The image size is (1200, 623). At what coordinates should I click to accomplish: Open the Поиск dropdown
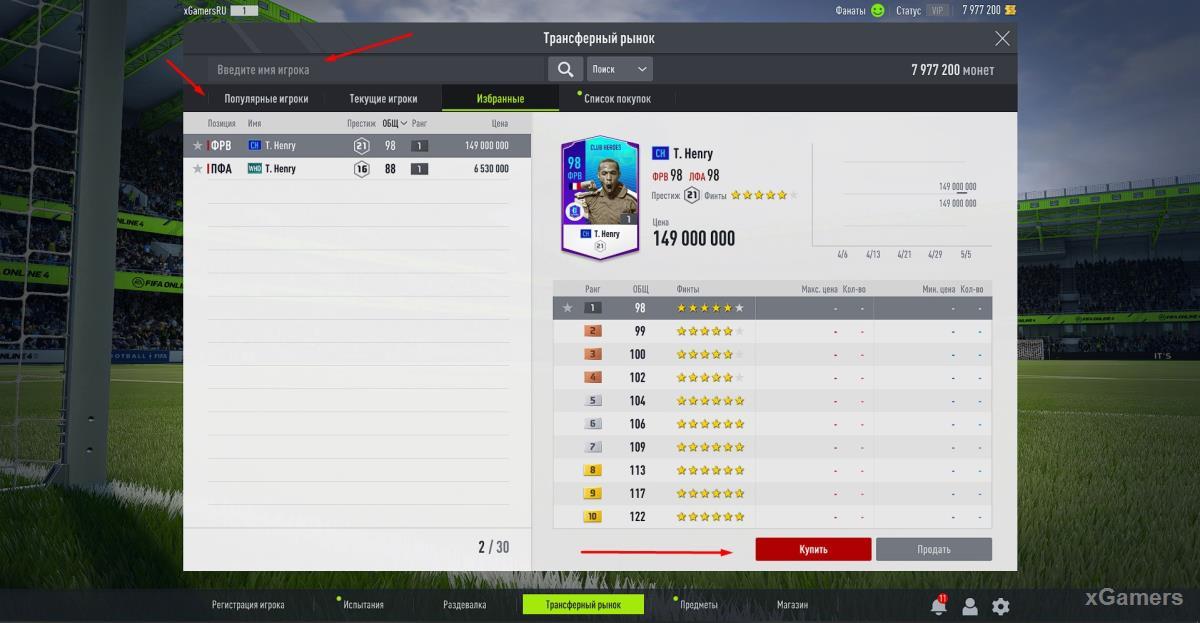pyautogui.click(x=620, y=69)
